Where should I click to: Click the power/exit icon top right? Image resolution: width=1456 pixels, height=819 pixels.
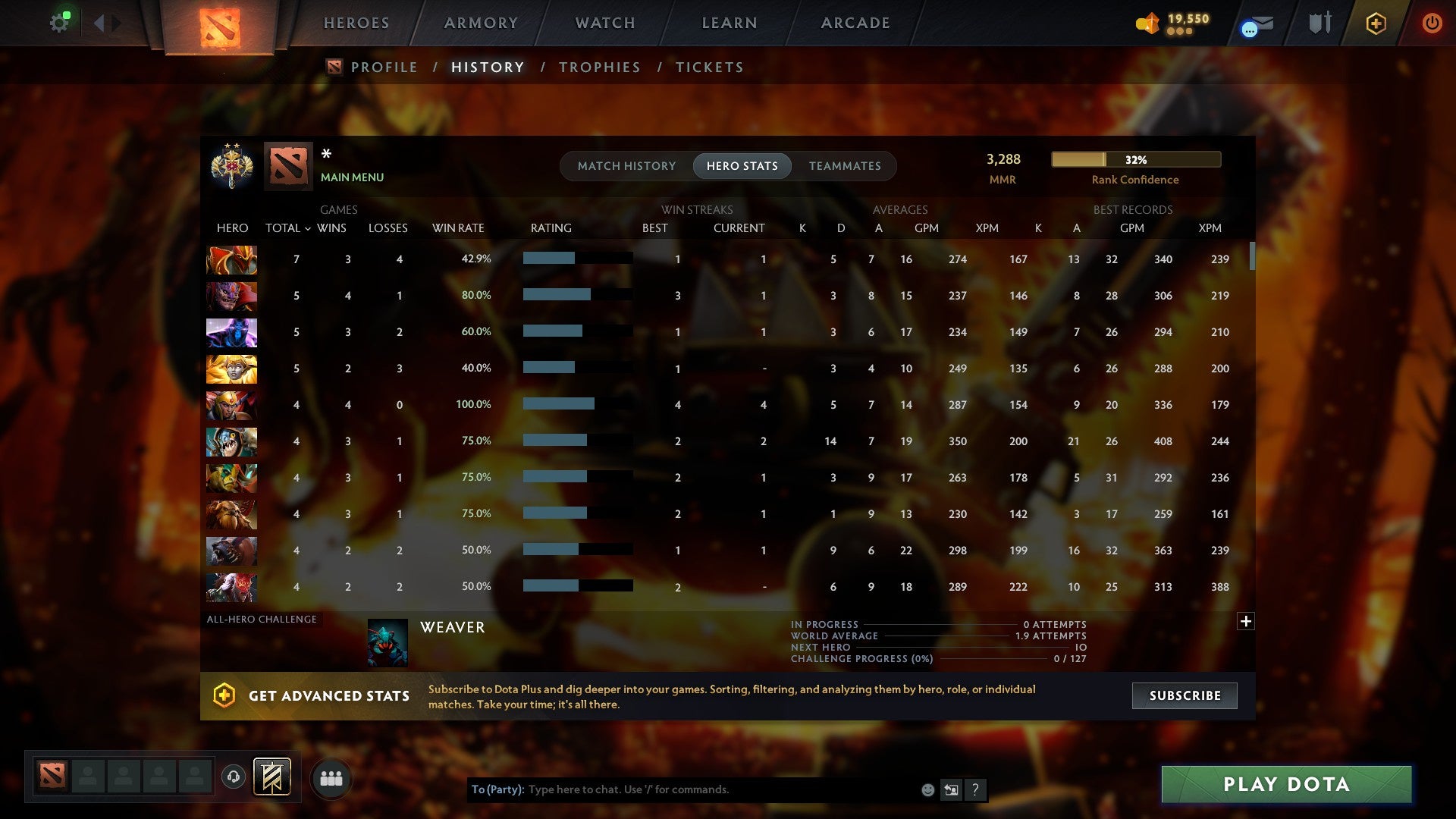1432,23
